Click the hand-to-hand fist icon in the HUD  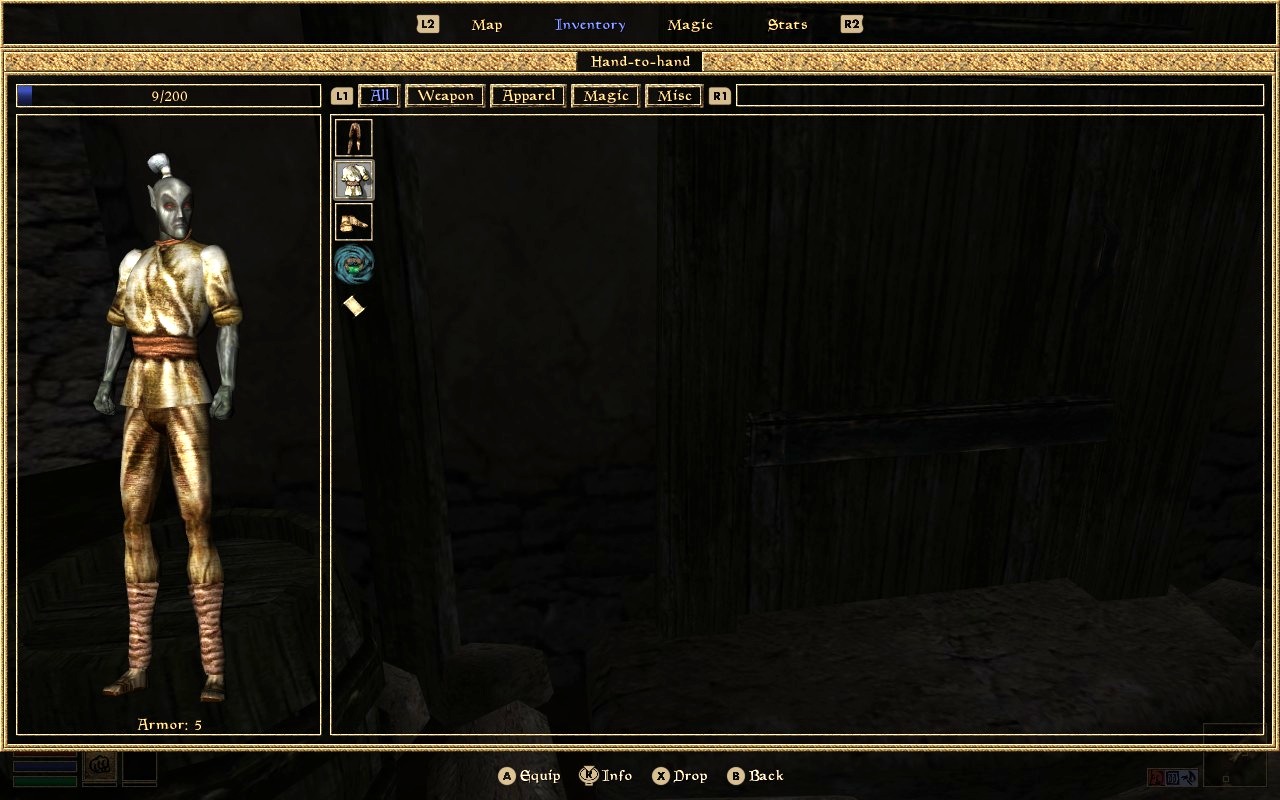click(99, 764)
